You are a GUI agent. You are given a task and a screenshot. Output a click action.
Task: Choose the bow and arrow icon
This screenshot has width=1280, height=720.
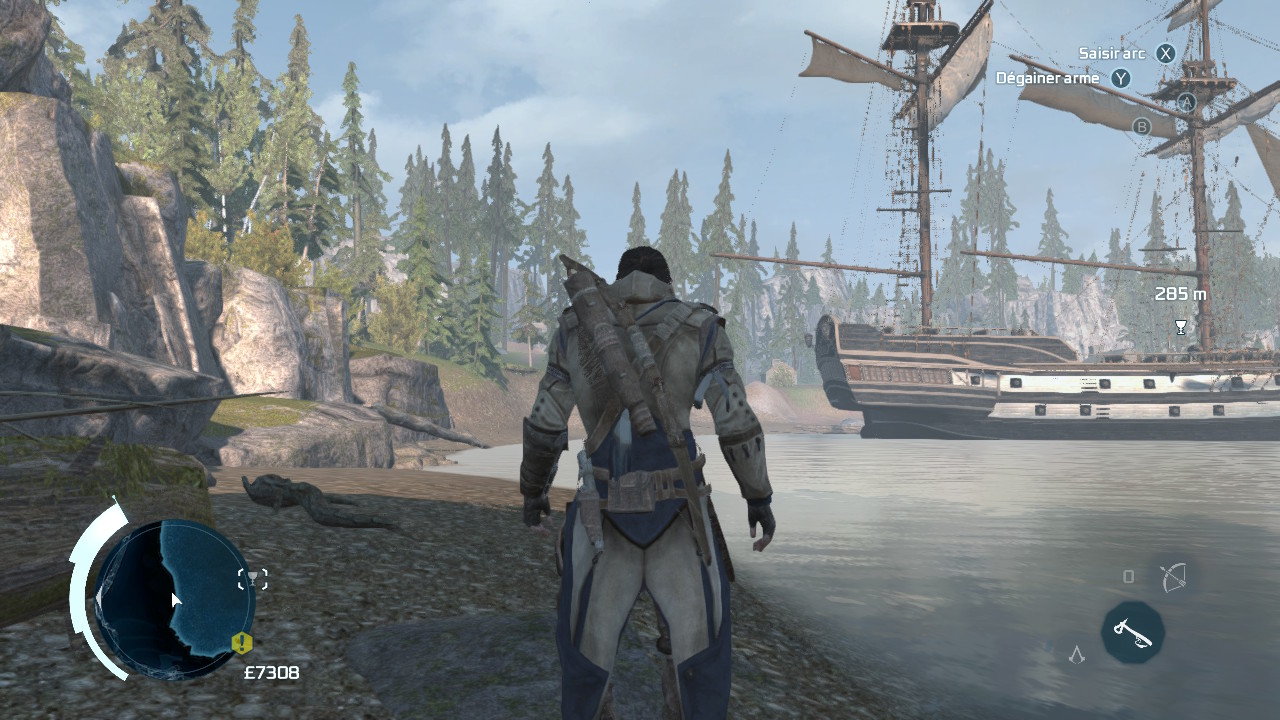pyautogui.click(x=1172, y=577)
